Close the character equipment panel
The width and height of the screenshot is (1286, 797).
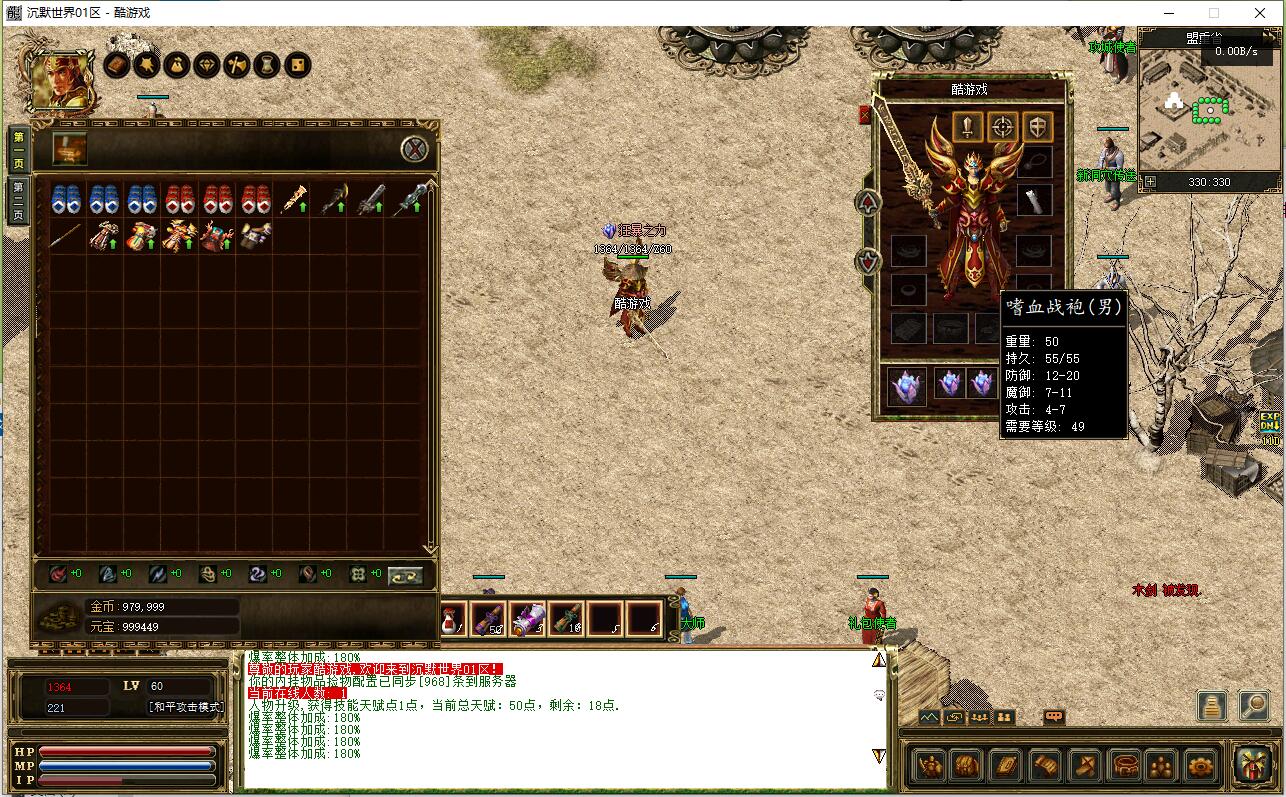pos(865,115)
